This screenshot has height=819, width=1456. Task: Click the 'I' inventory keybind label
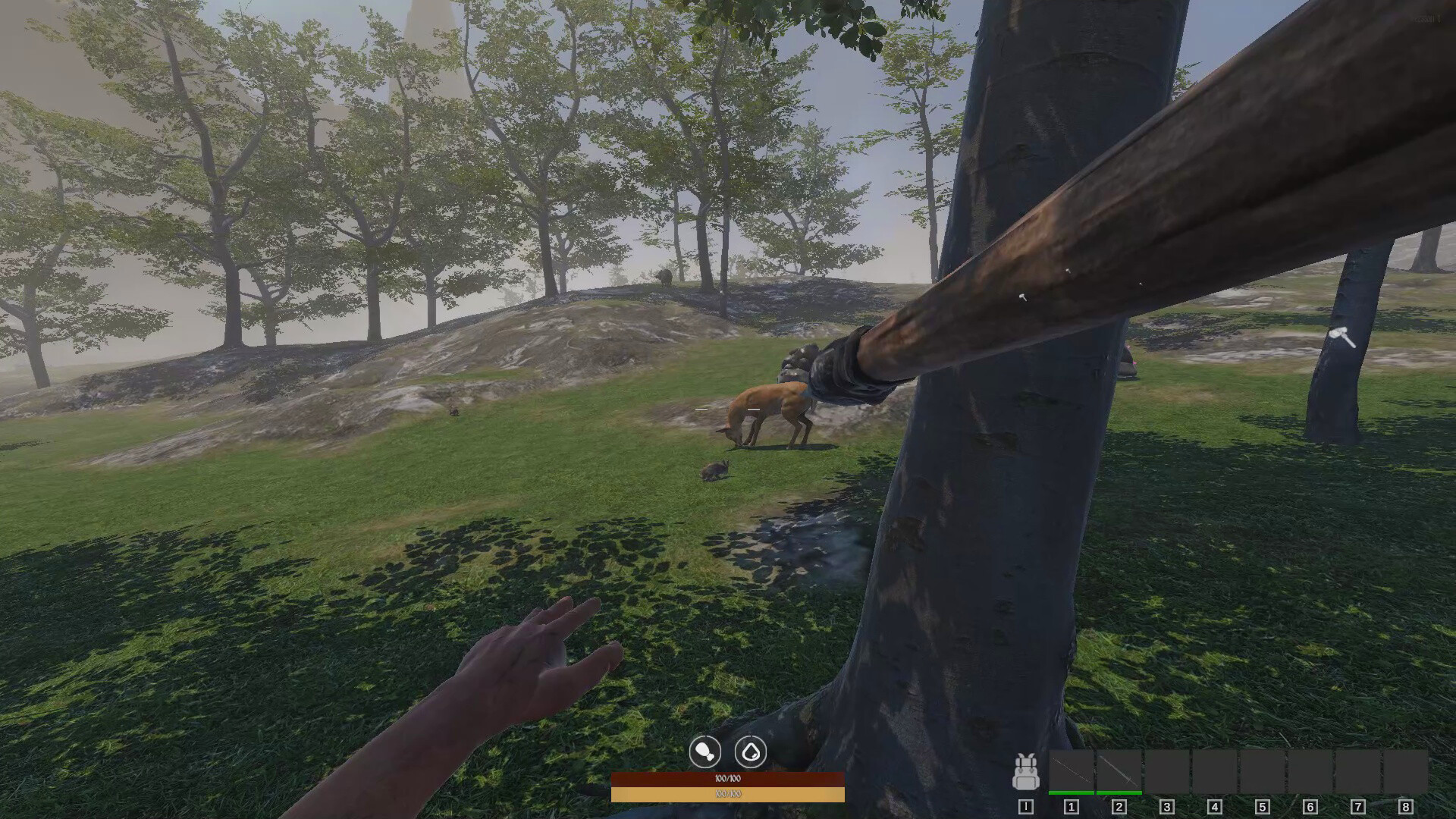[1026, 807]
